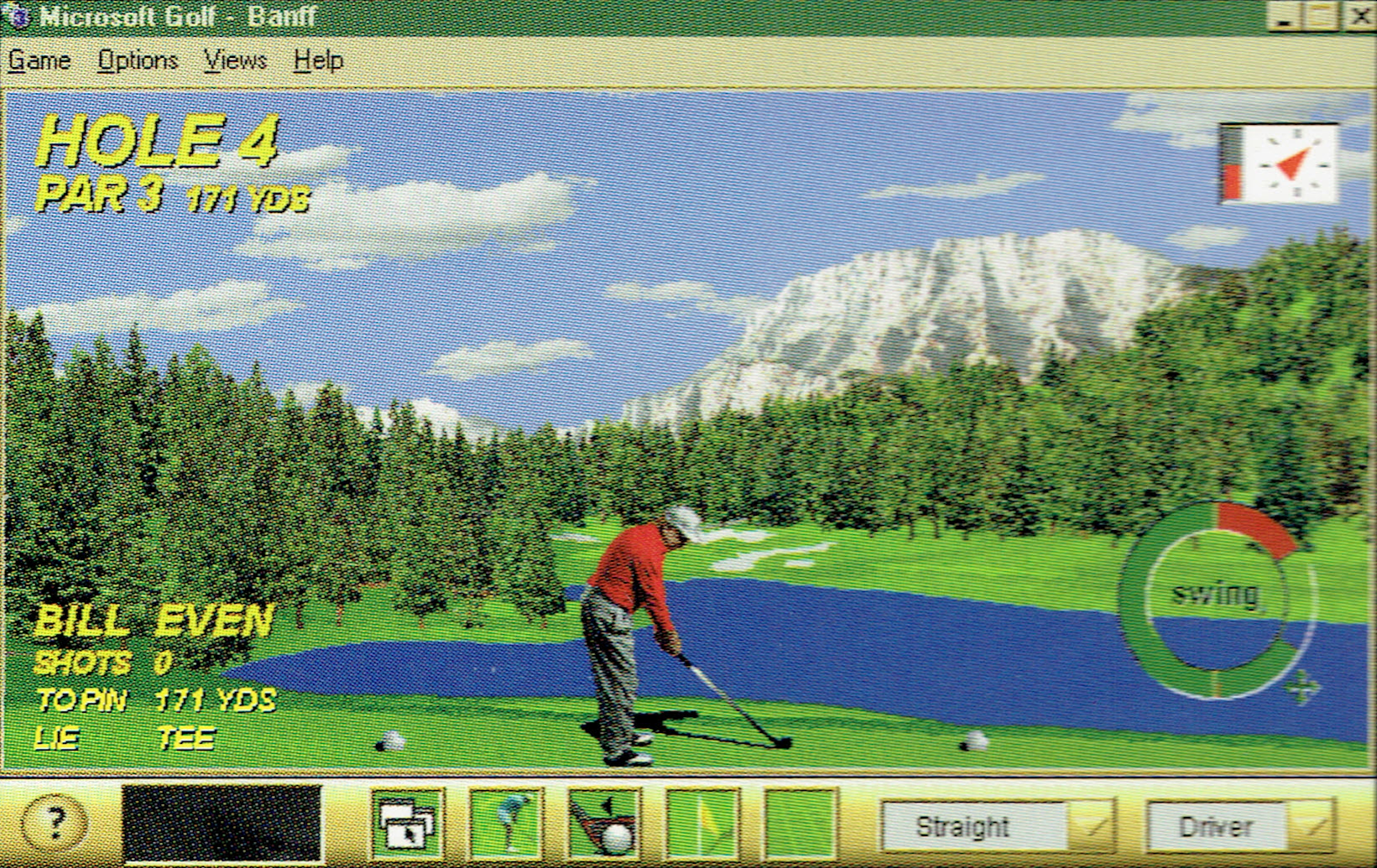Expand the shot shape options arrow
Image resolution: width=1377 pixels, height=868 pixels.
point(1092,826)
